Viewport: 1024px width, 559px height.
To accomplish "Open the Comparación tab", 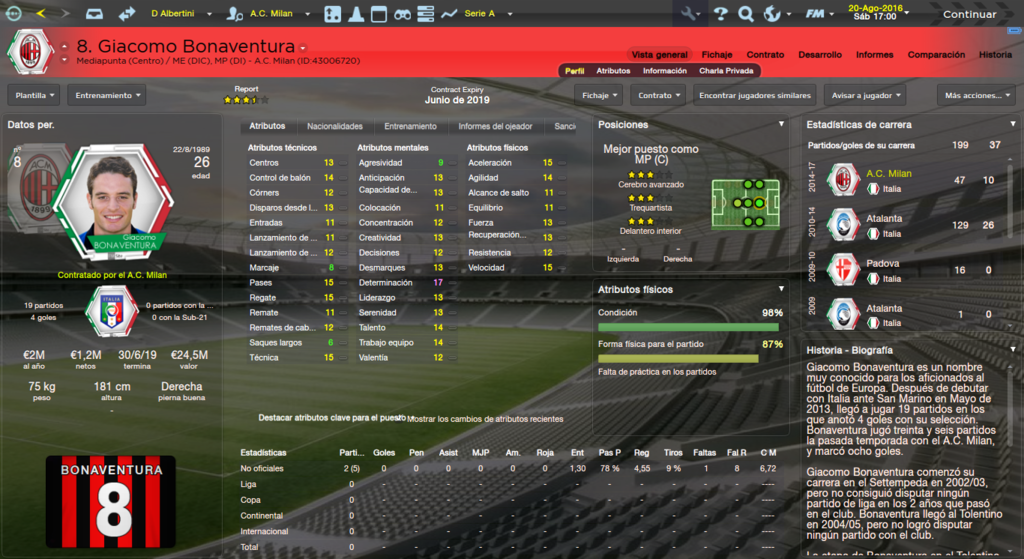I will pos(936,54).
